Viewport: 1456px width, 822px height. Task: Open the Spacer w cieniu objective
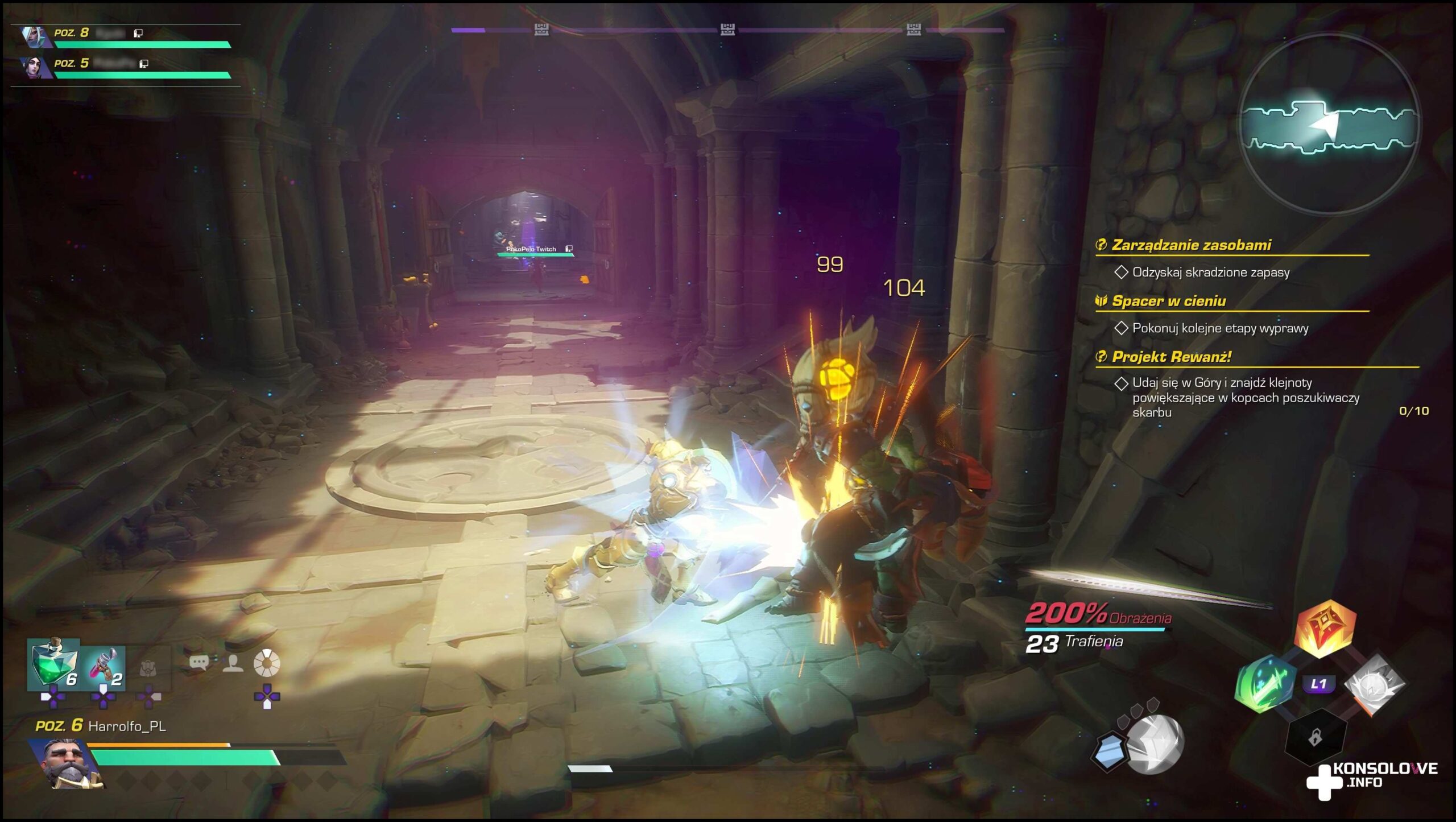1168,301
